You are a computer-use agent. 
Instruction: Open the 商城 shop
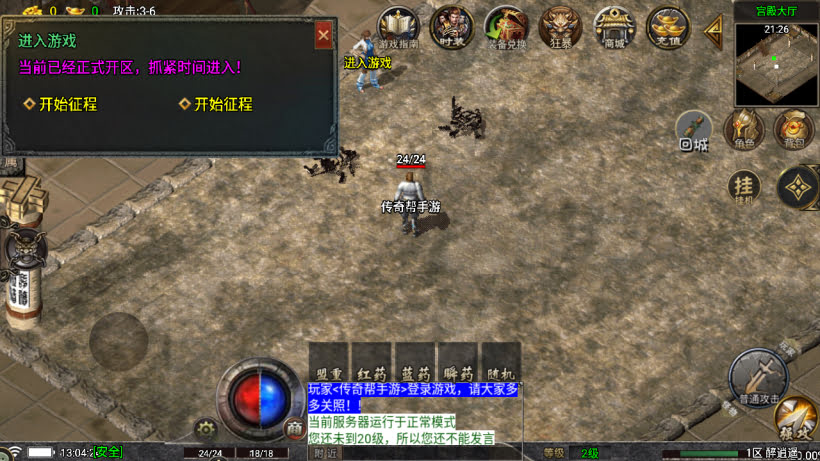[x=614, y=26]
